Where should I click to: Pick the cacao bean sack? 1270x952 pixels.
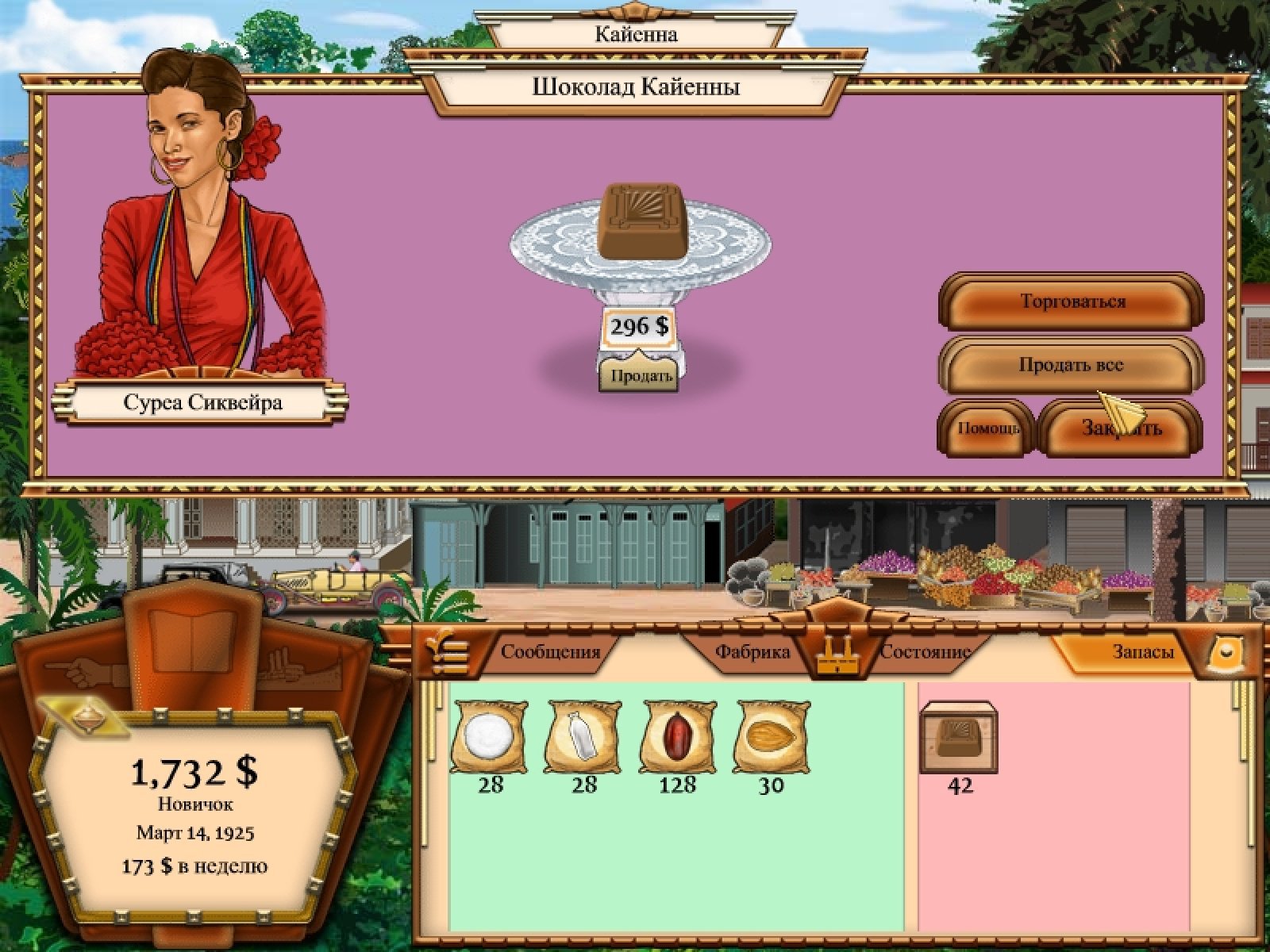pyautogui.click(x=677, y=737)
